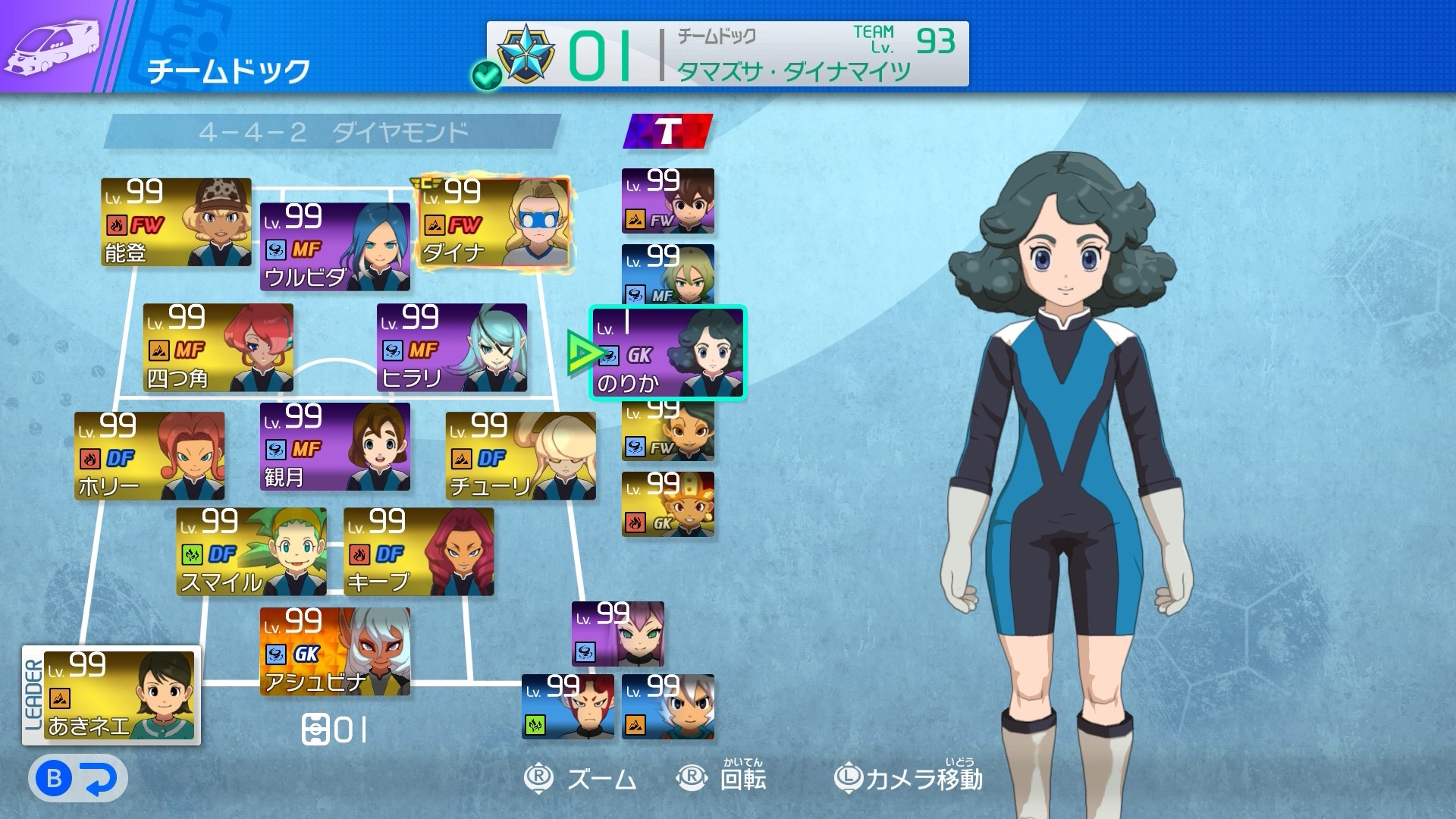Image resolution: width=1456 pixels, height=819 pixels.
Task: Pick the bench goalkeeper with orange headgear
Action: click(668, 504)
